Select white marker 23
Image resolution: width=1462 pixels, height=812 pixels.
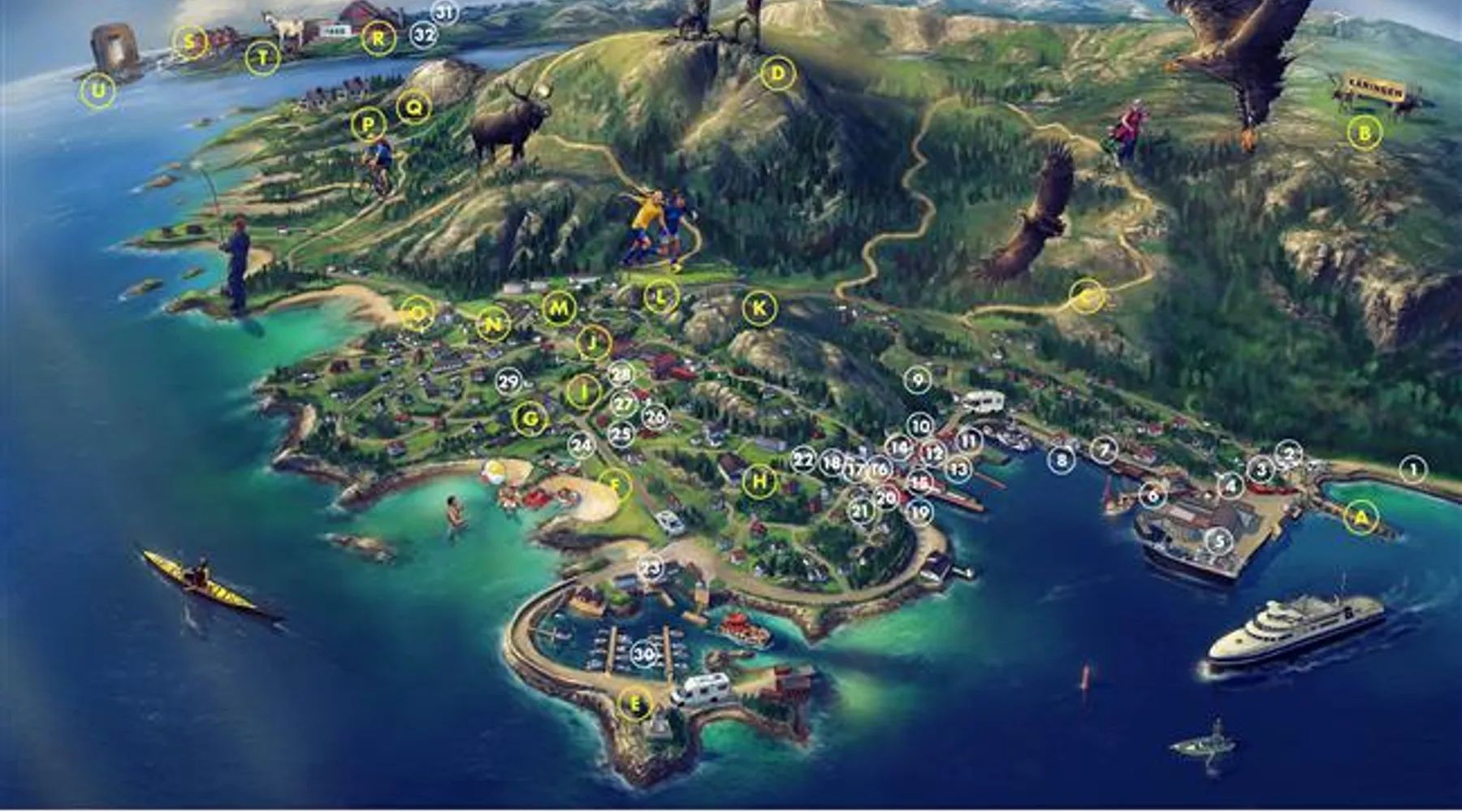pyautogui.click(x=651, y=568)
